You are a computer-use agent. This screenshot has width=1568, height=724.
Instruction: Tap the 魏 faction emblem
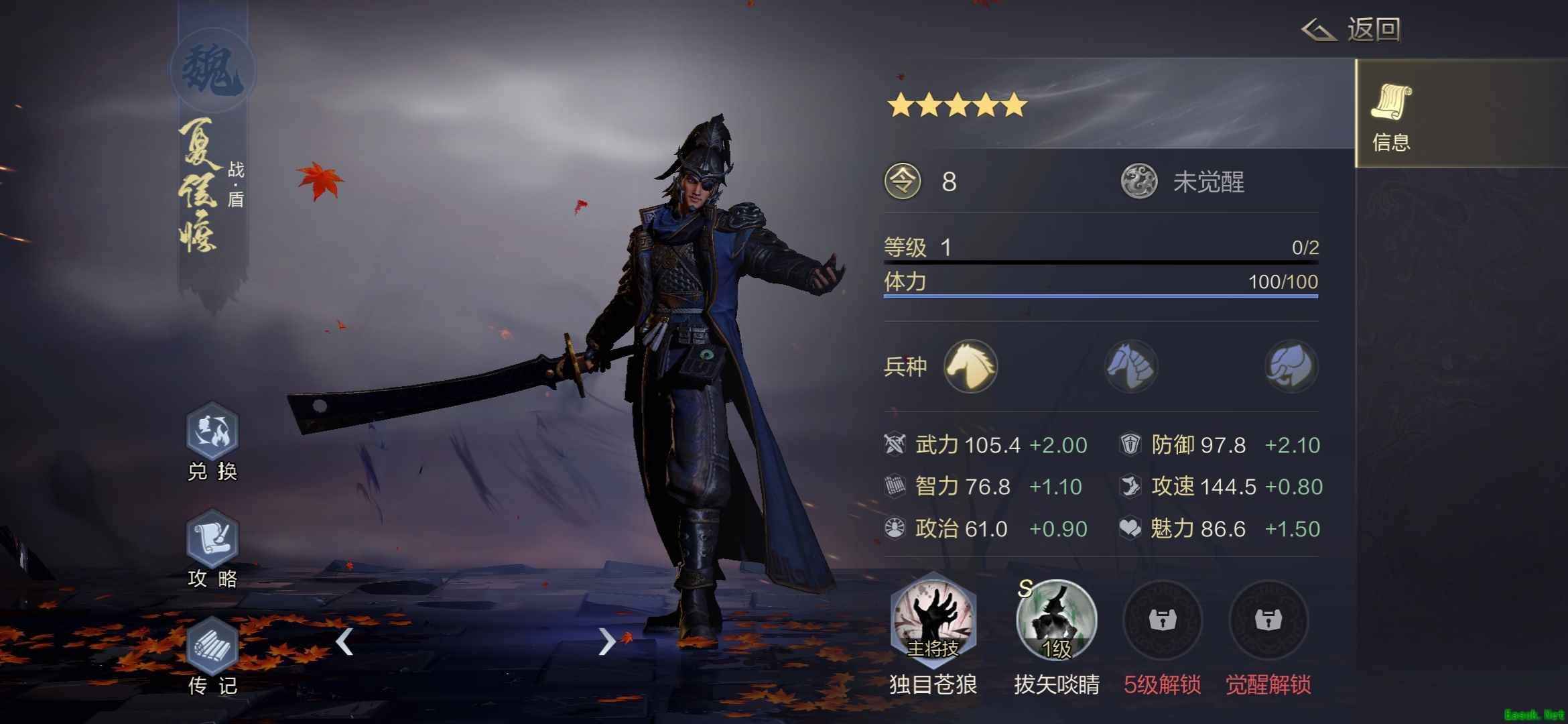tap(212, 70)
